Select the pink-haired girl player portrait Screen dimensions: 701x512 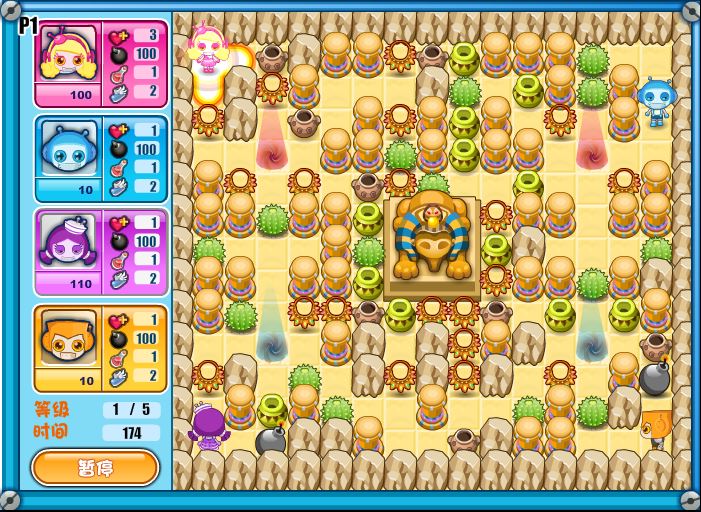point(67,55)
